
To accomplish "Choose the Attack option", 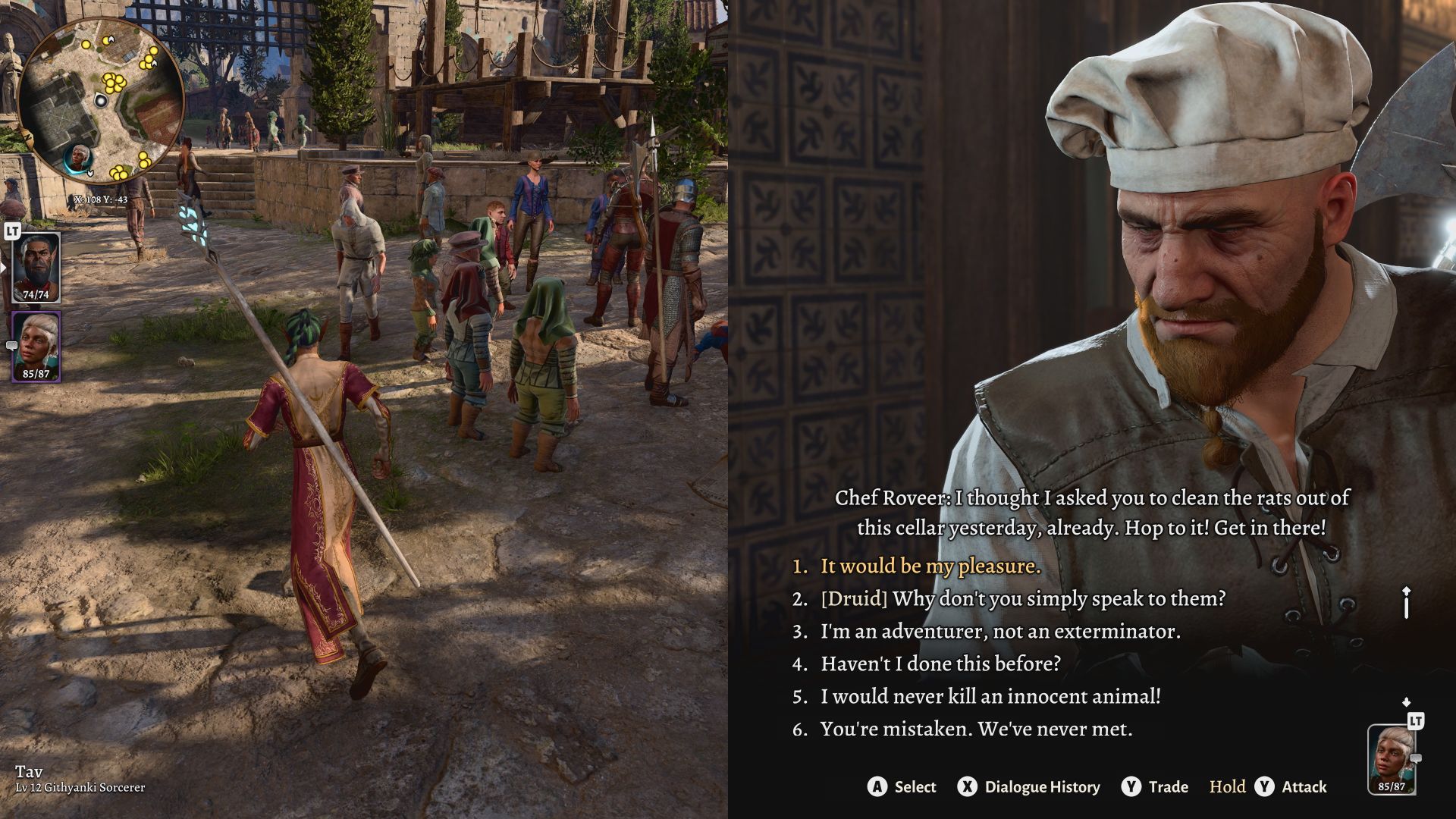I will (x=1304, y=787).
